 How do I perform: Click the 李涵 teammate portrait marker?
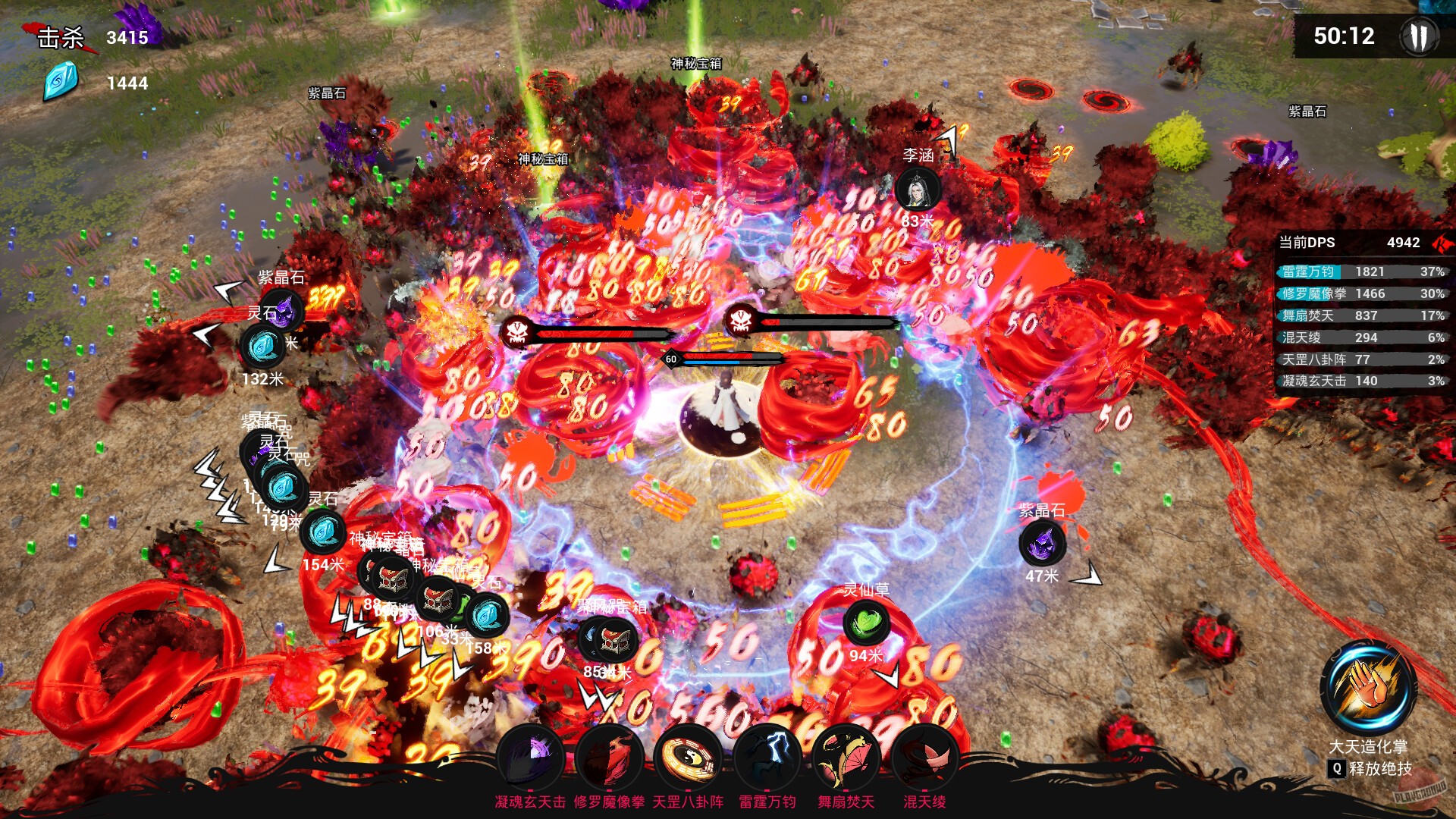click(x=918, y=190)
